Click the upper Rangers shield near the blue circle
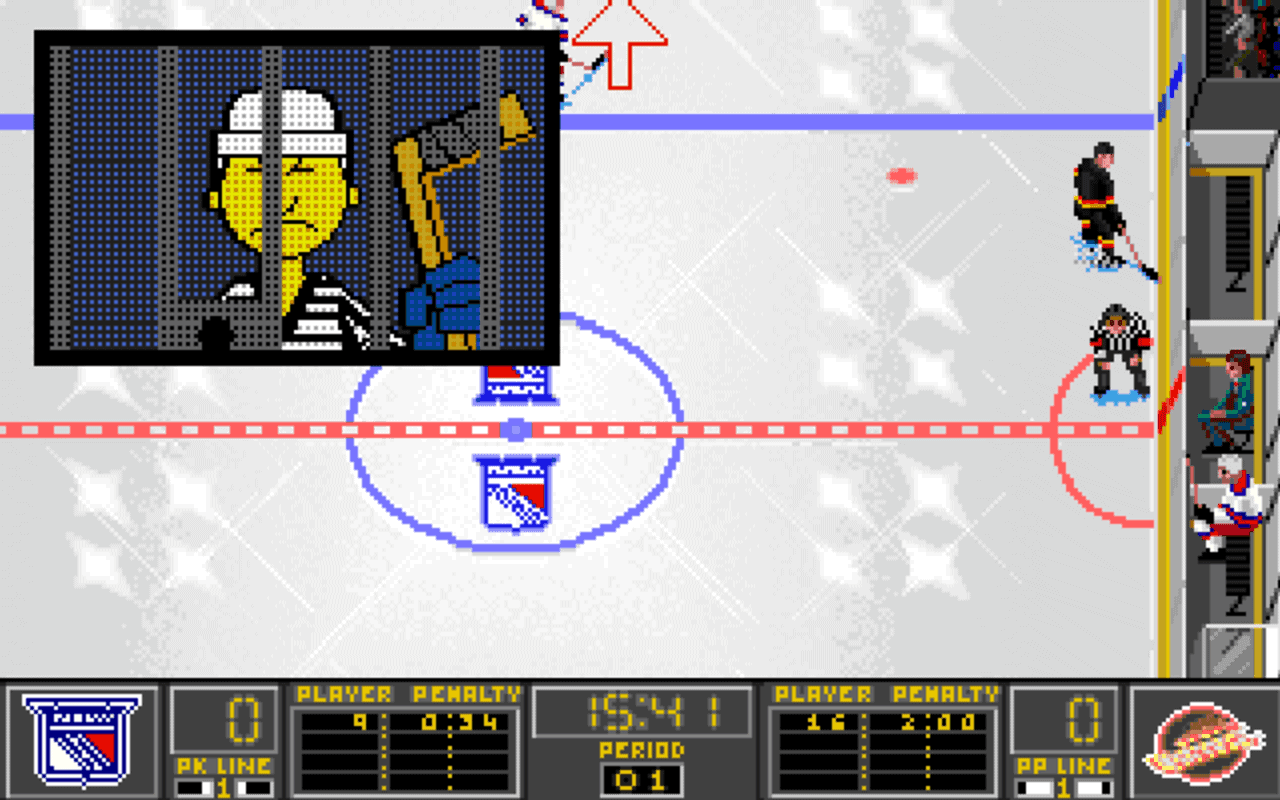Viewport: 1280px width, 800px height. [517, 383]
